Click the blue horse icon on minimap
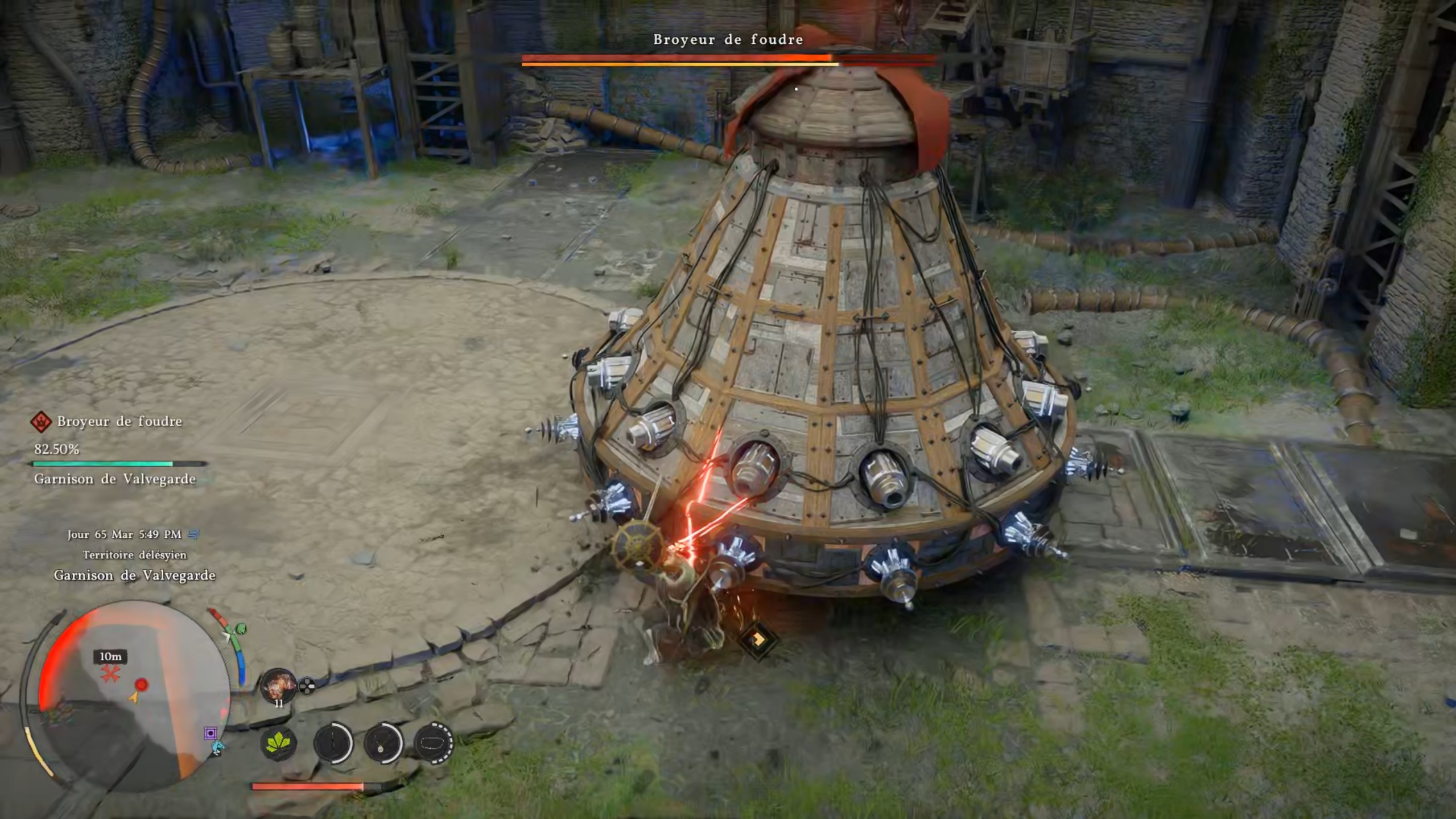Screen dimensions: 1456x819 click(218, 747)
